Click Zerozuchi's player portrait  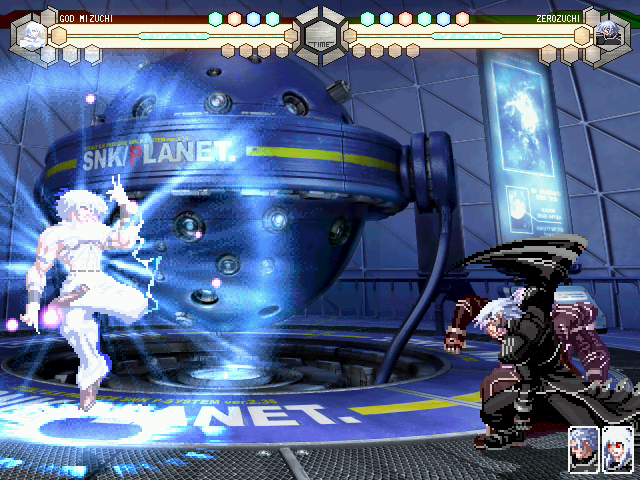pos(607,36)
